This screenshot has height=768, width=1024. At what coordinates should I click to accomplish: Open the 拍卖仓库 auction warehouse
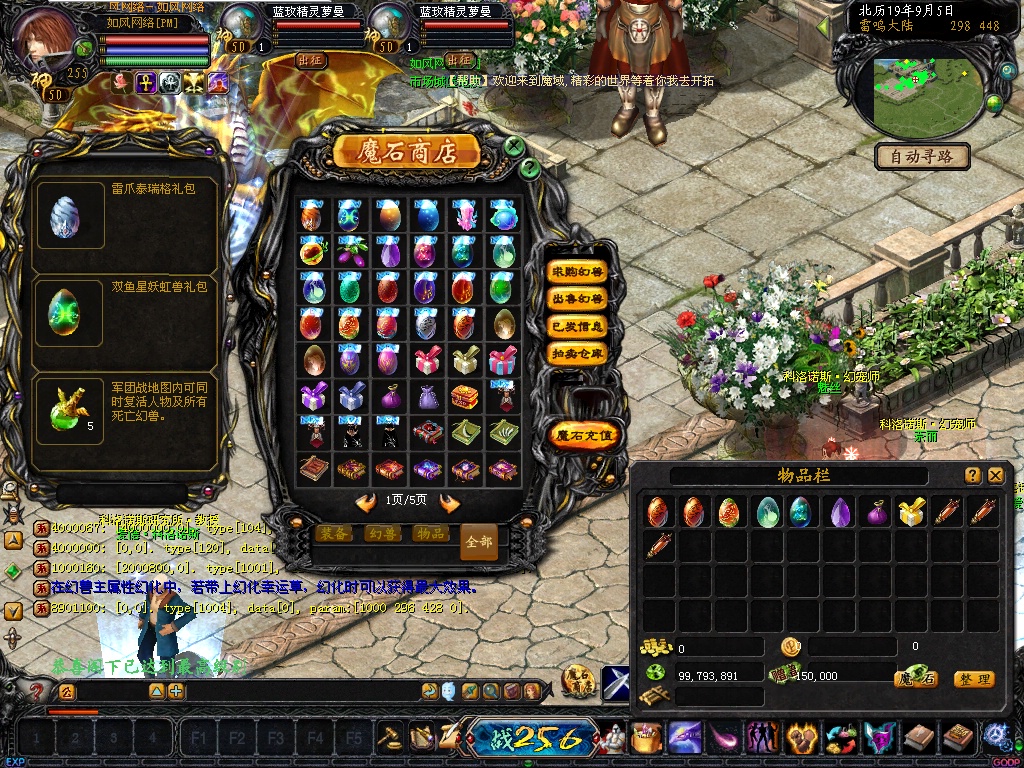[578, 353]
